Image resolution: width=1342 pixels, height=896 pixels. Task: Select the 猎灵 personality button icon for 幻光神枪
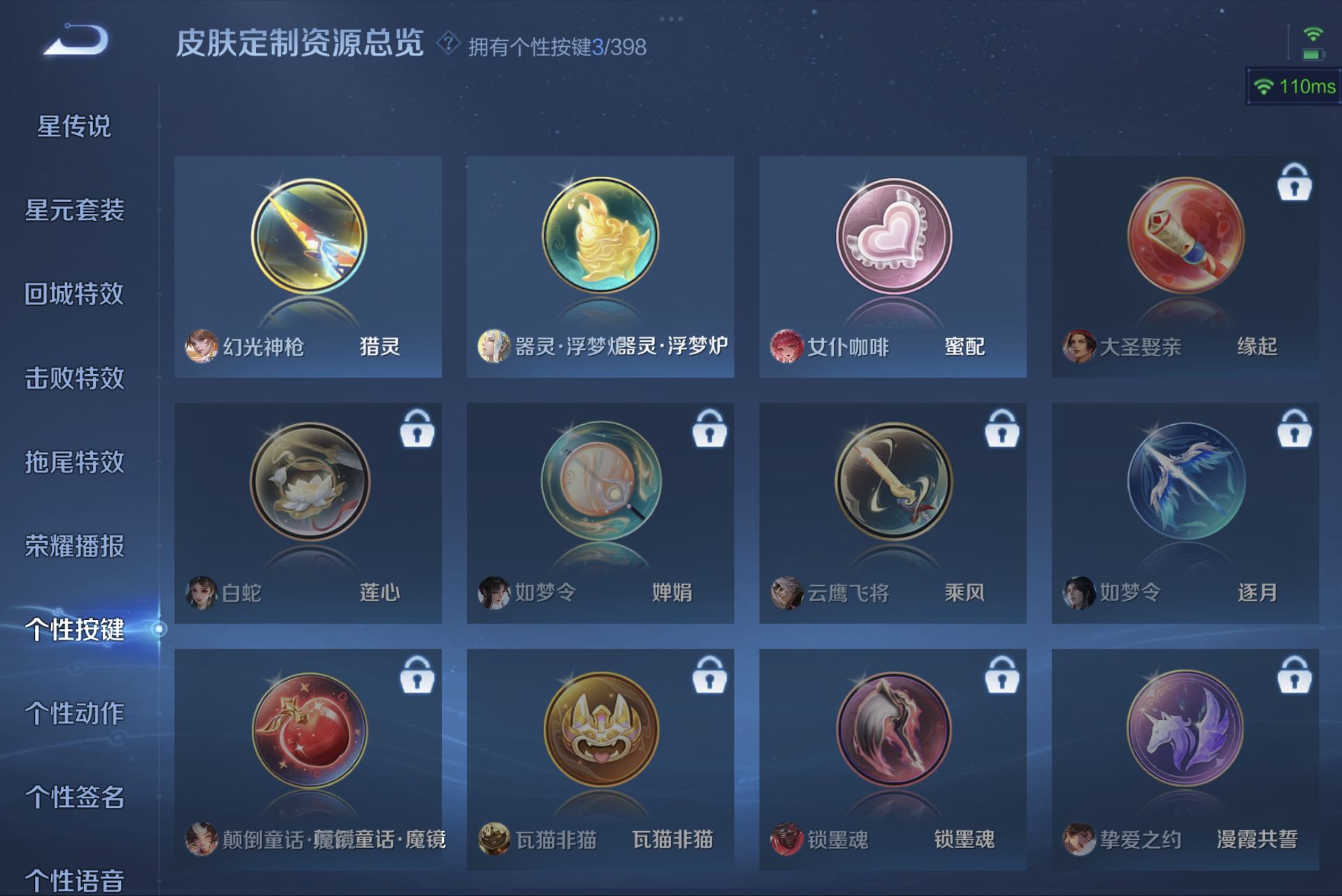[x=308, y=238]
